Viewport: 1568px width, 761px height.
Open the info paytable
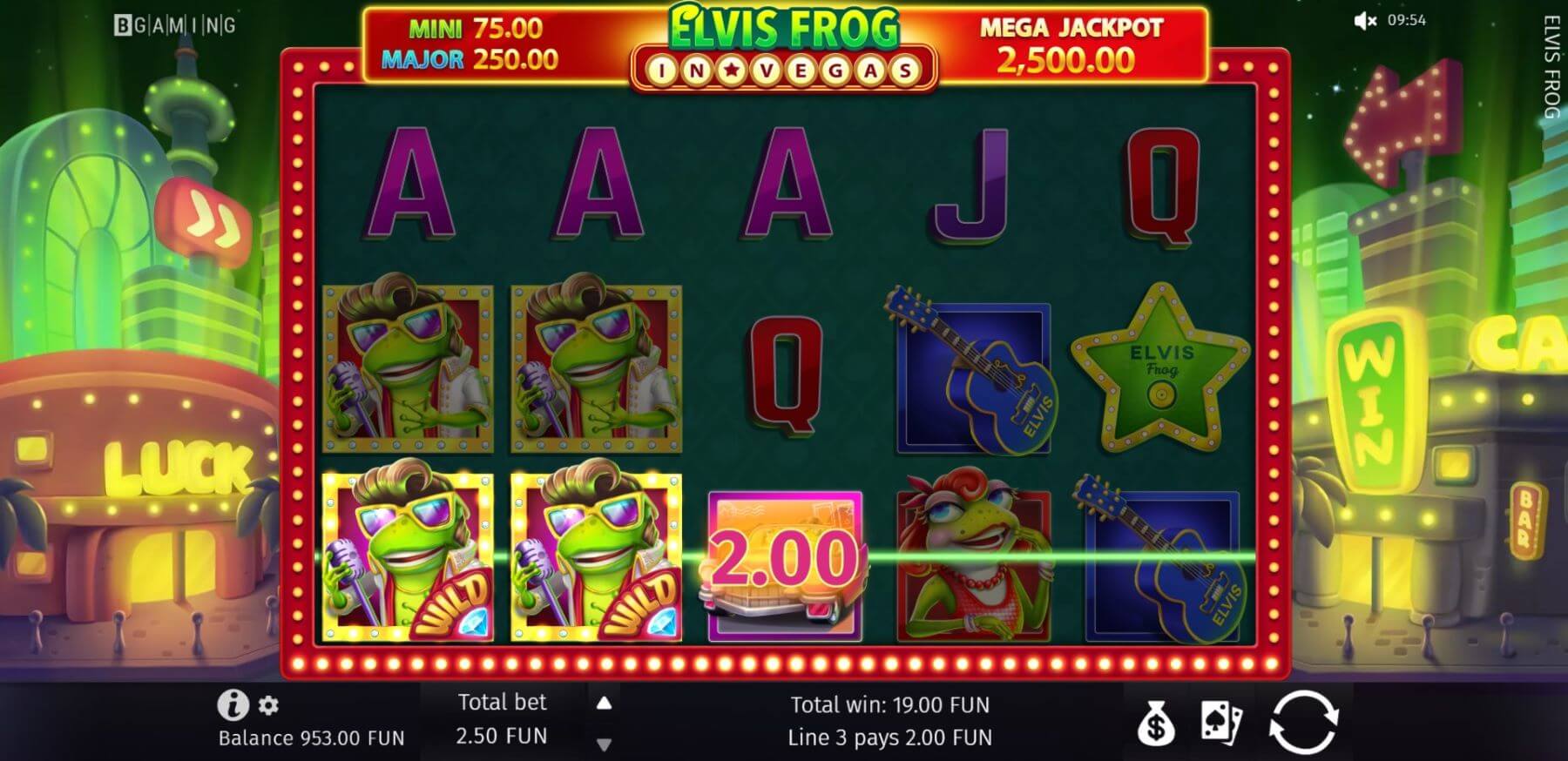point(233,704)
